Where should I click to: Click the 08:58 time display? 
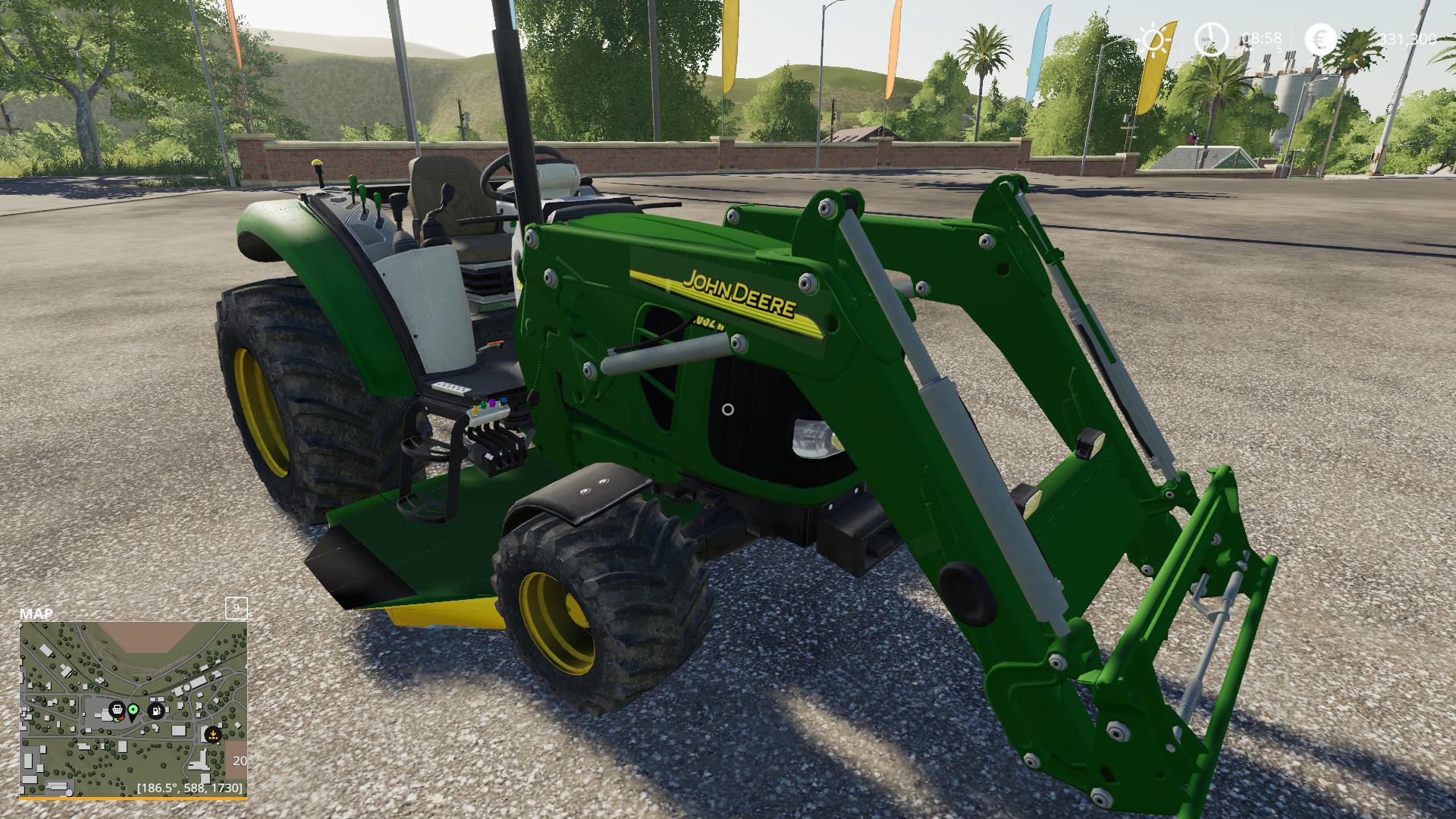1261,38
